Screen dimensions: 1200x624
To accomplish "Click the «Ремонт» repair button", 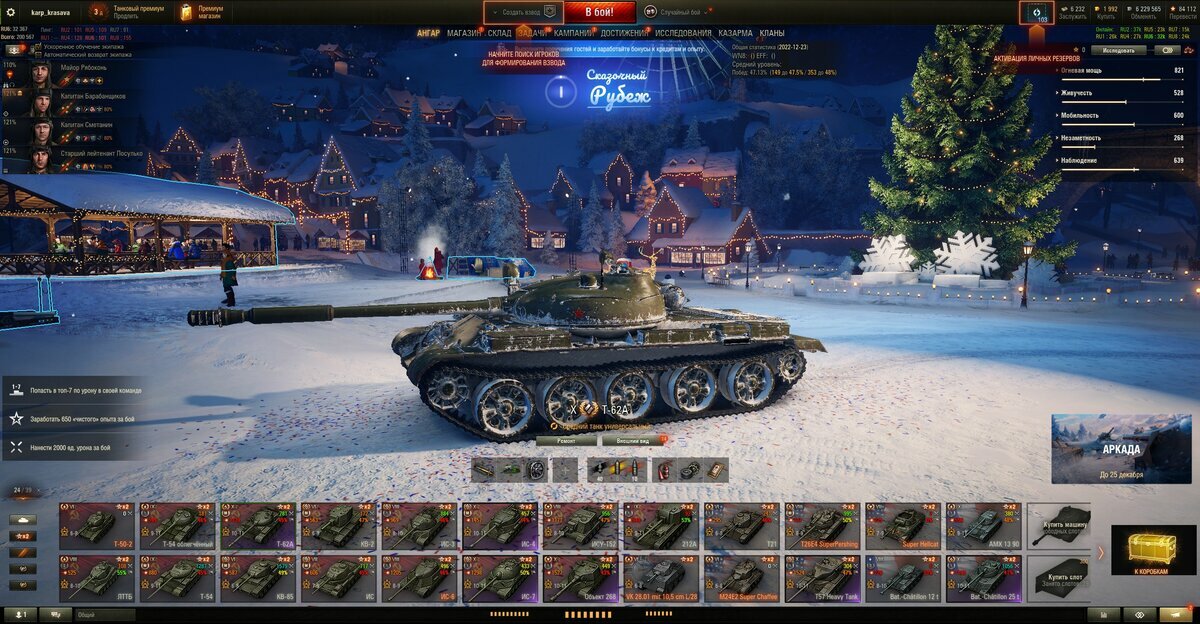I will [563, 439].
